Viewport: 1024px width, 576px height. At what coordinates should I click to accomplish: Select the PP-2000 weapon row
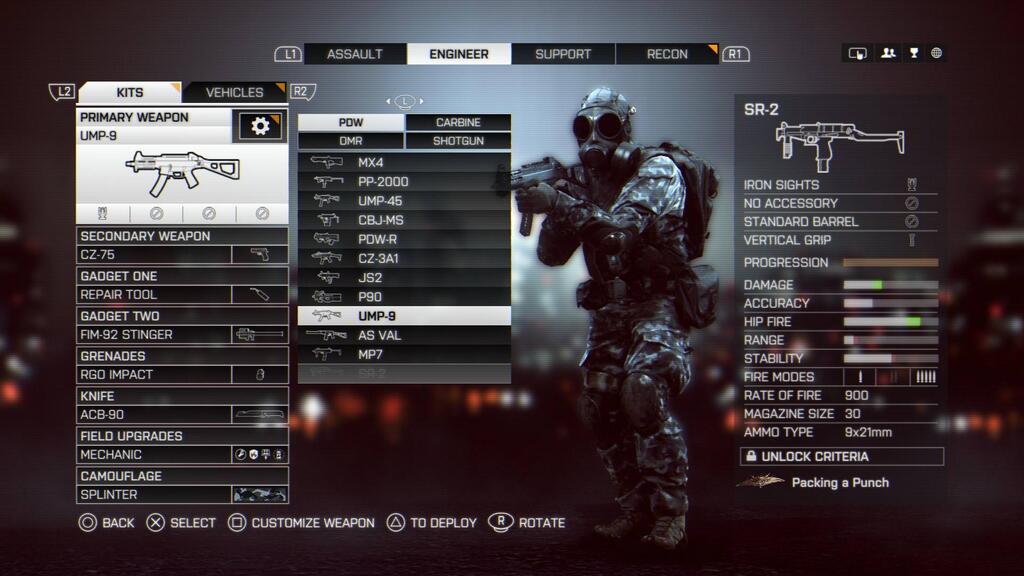[404, 182]
